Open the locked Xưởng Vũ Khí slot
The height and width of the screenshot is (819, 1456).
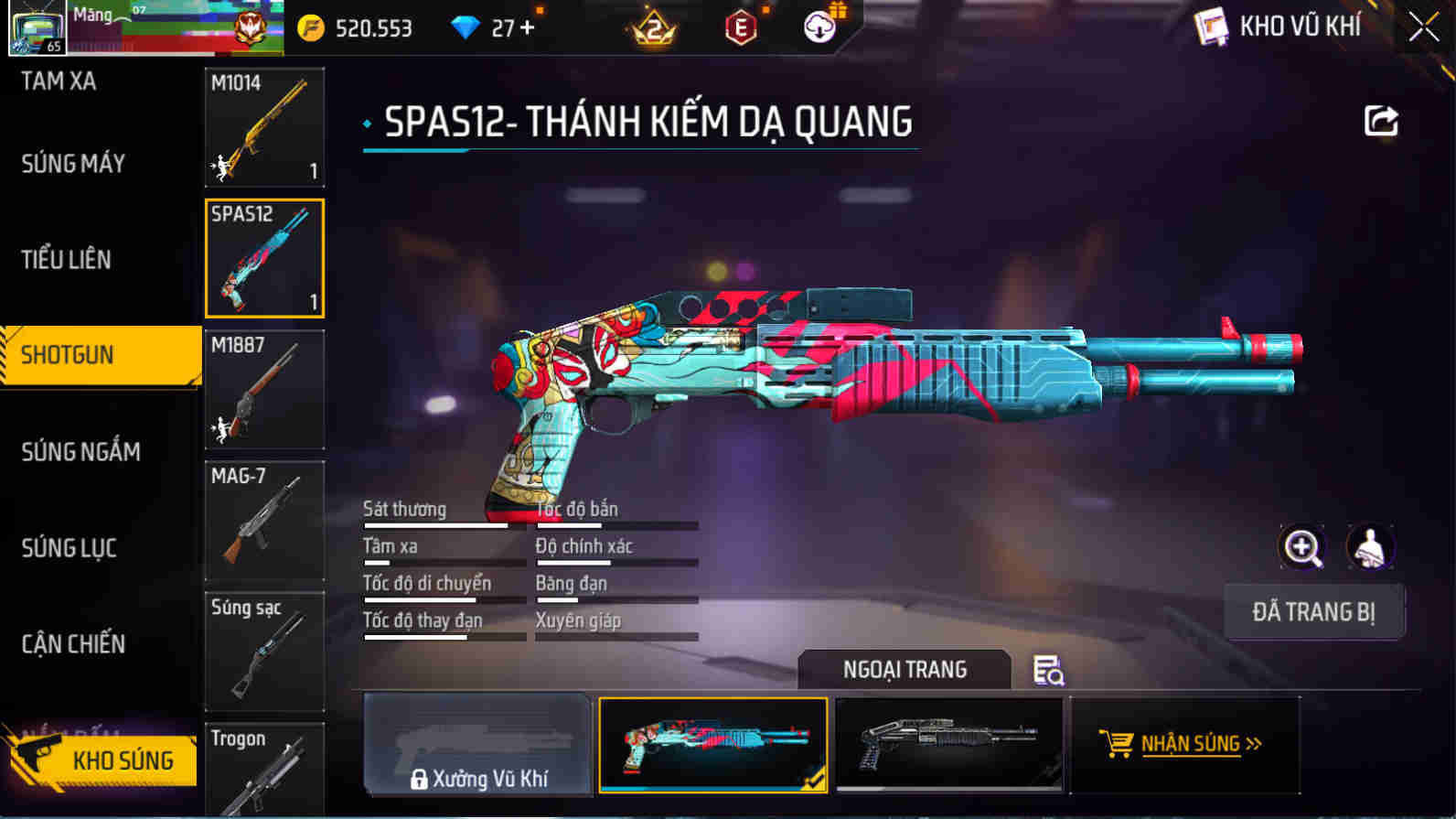point(476,743)
